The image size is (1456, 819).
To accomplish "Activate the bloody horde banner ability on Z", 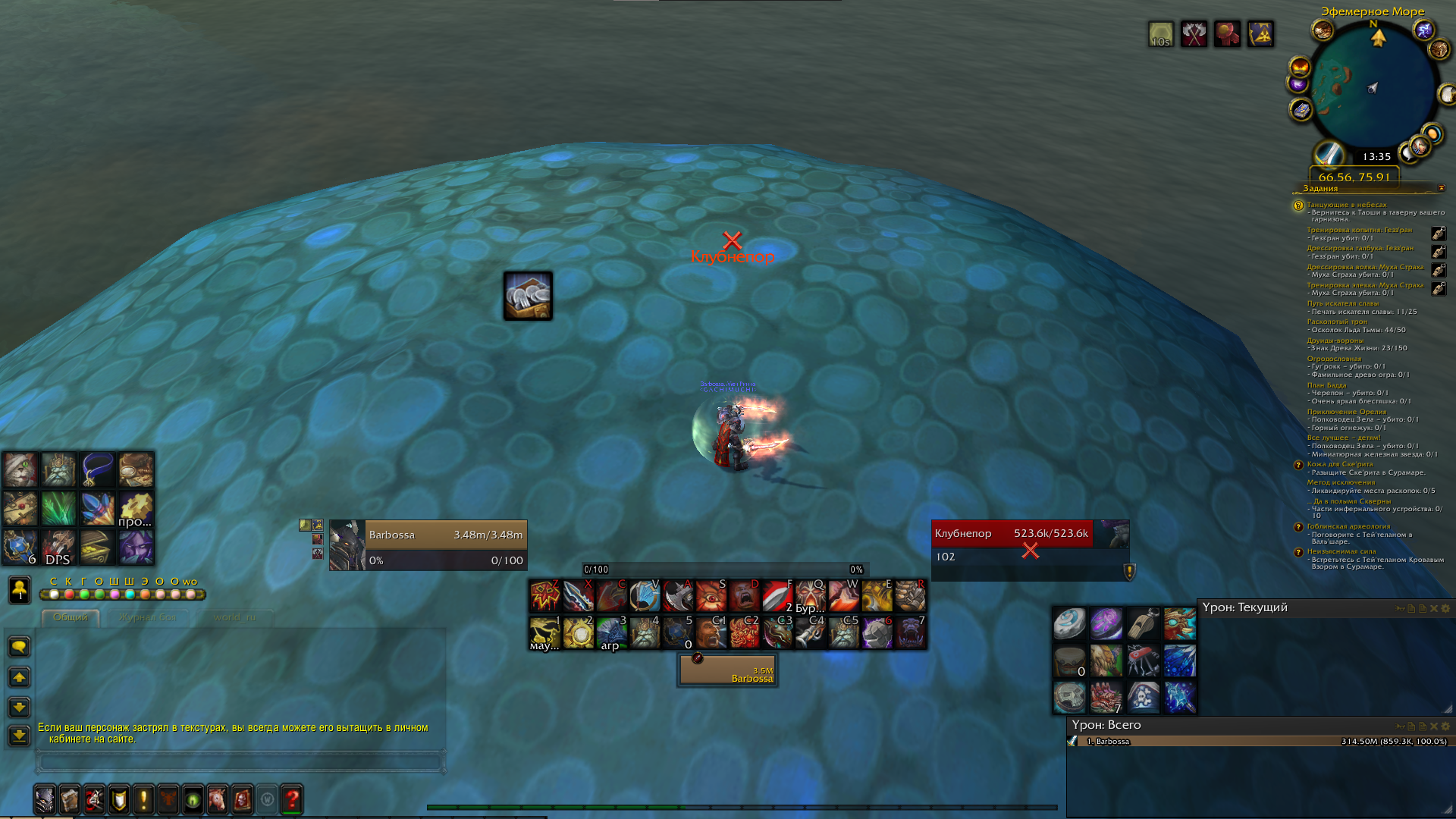I will 544,596.
